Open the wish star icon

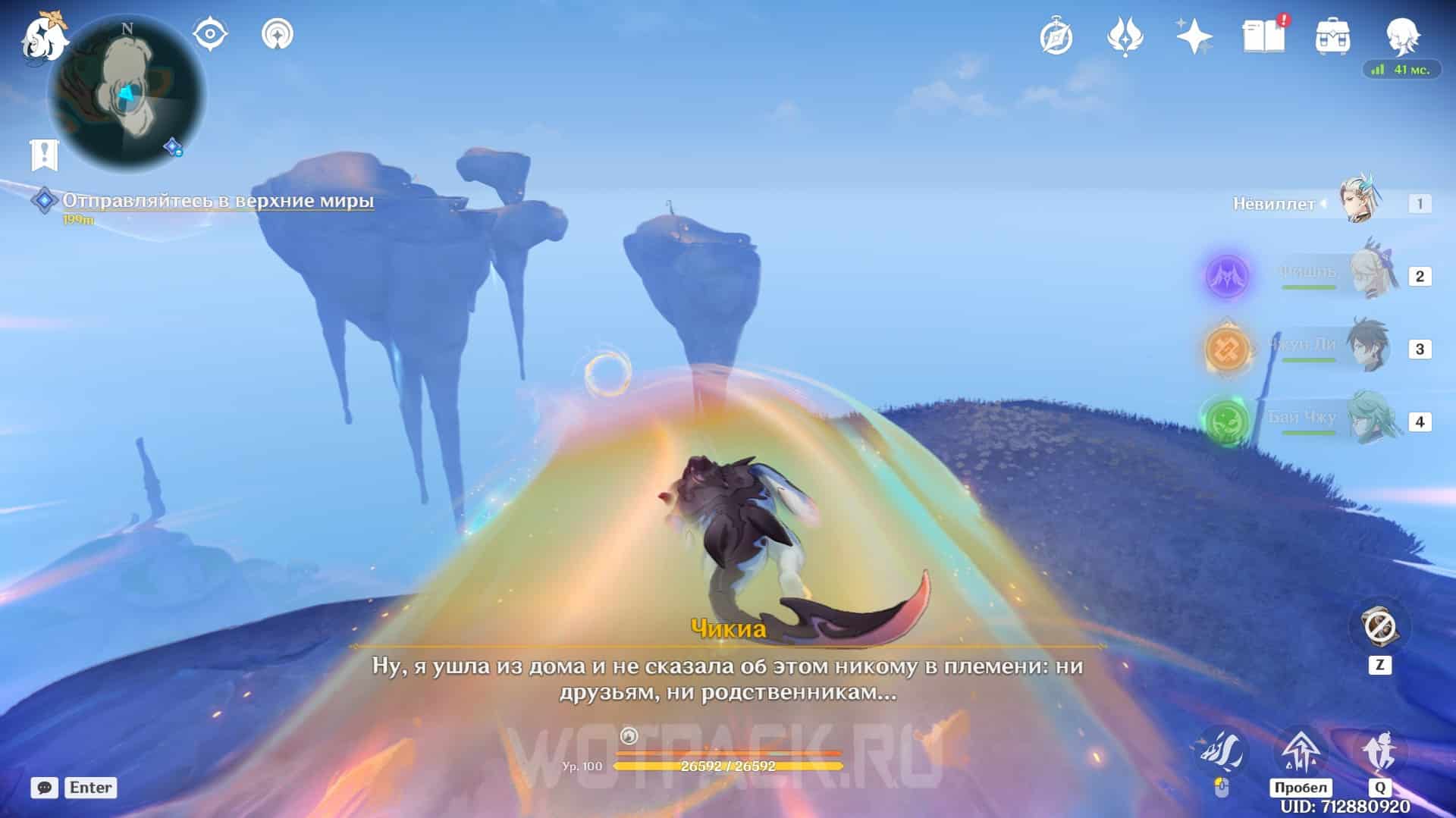[x=1194, y=36]
